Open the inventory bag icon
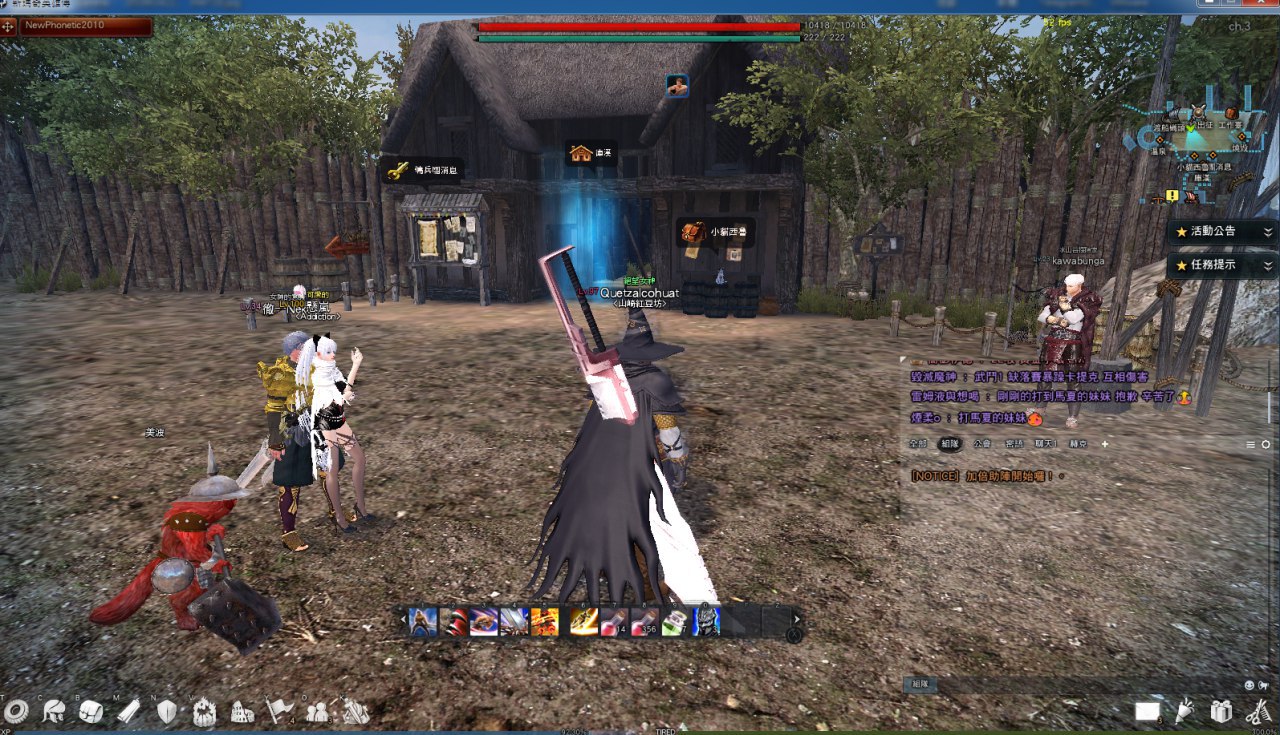Screen dimensions: 1280x735 [91, 711]
